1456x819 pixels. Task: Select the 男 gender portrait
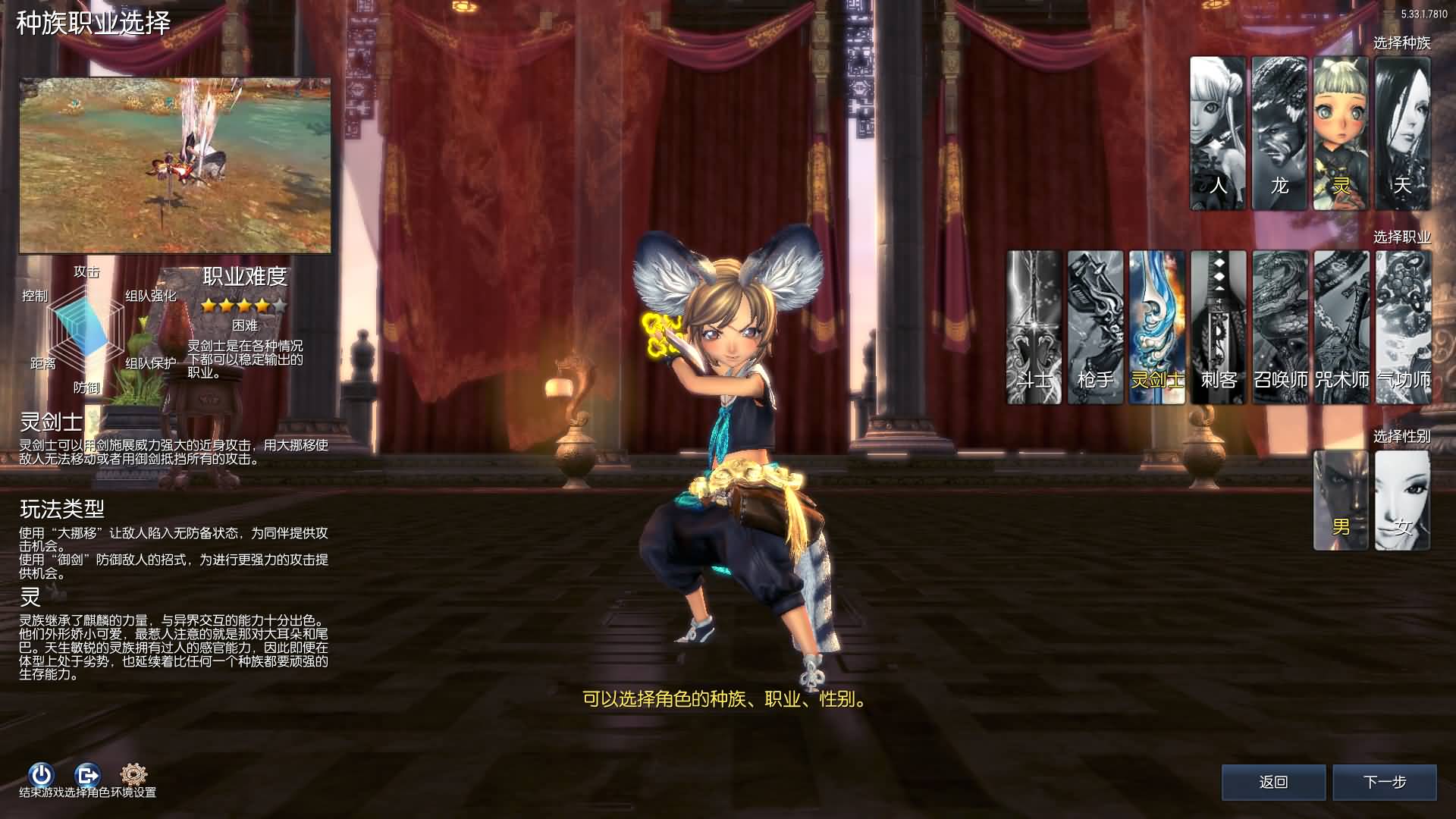pos(1341,500)
